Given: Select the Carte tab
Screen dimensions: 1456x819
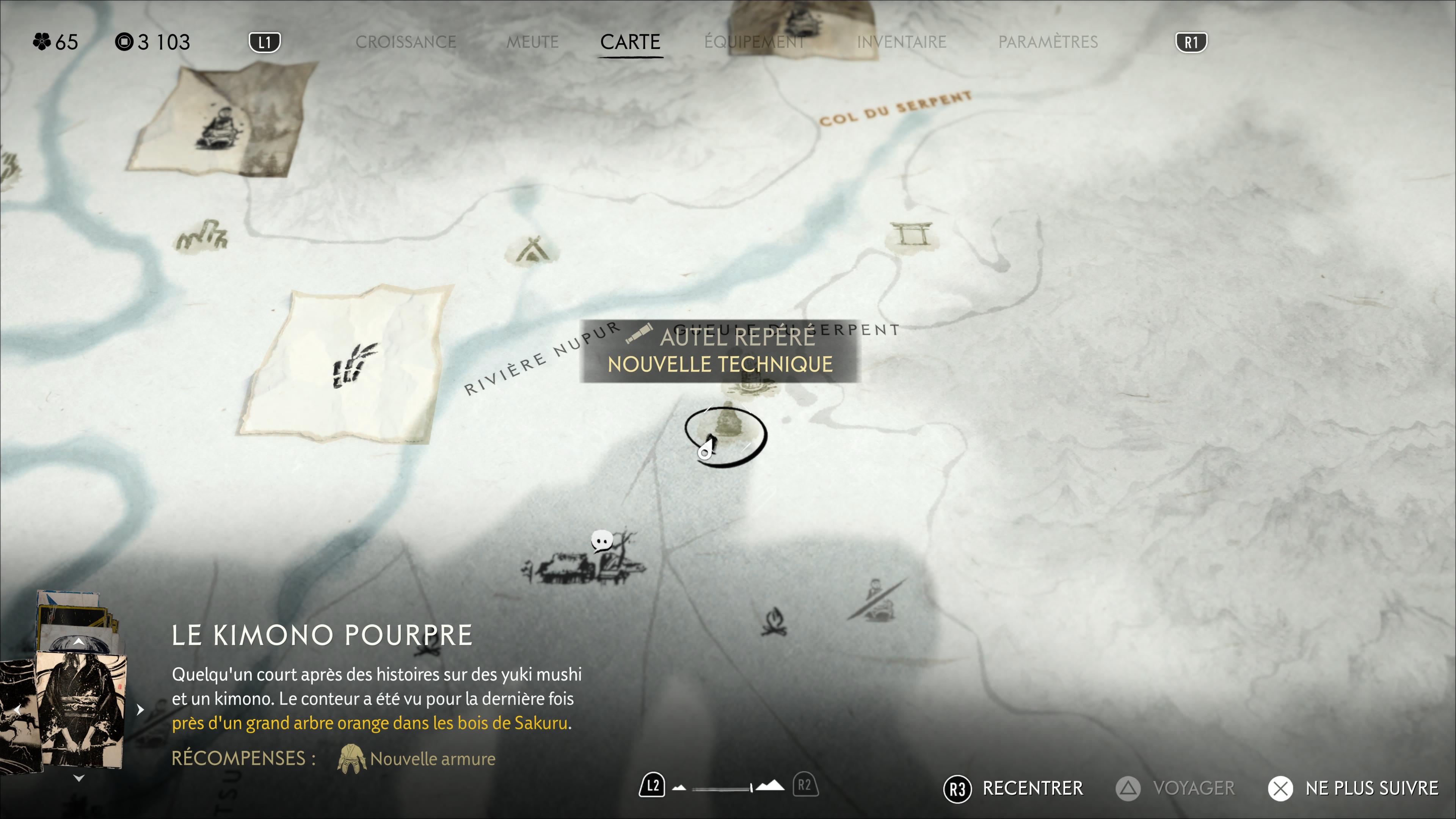Looking at the screenshot, I should point(630,42).
